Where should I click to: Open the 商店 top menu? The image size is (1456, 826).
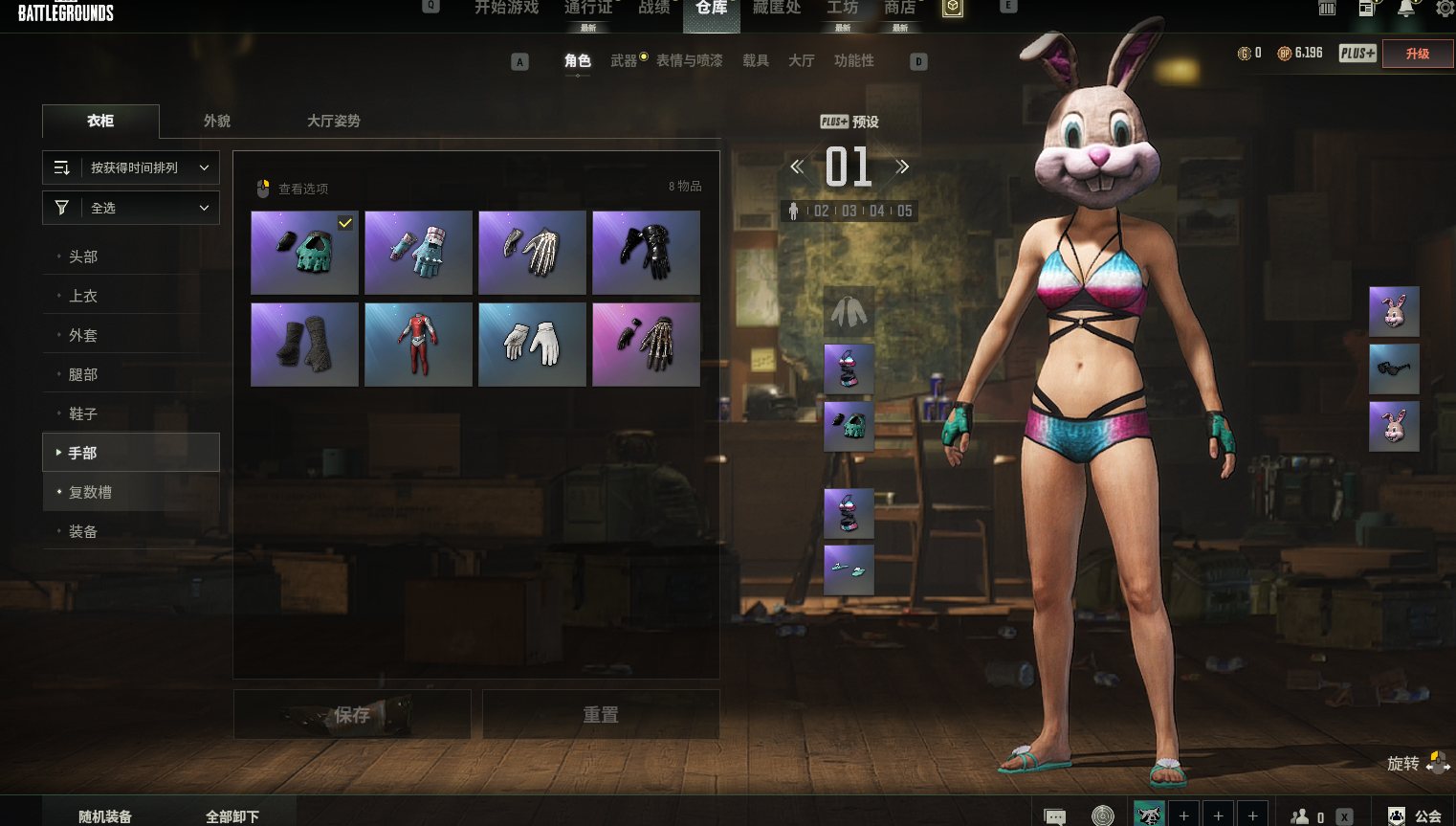coord(899,9)
